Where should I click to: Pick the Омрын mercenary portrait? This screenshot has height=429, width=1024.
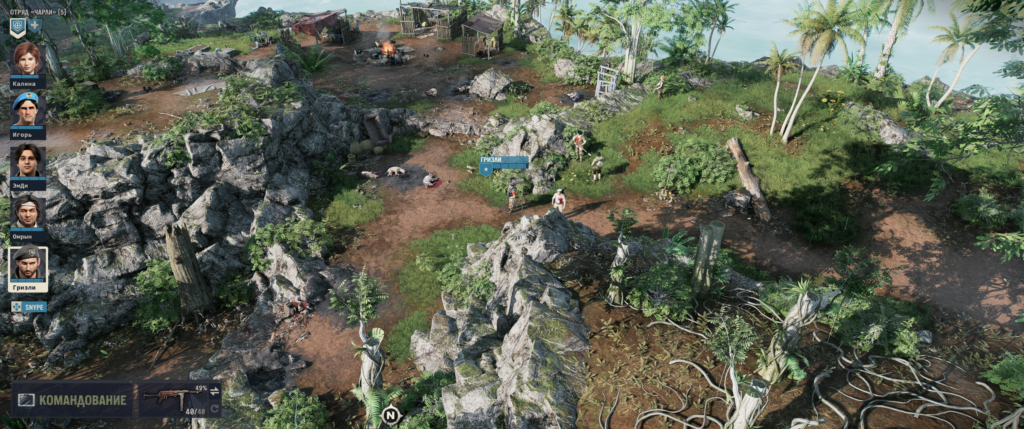pyautogui.click(x=27, y=212)
